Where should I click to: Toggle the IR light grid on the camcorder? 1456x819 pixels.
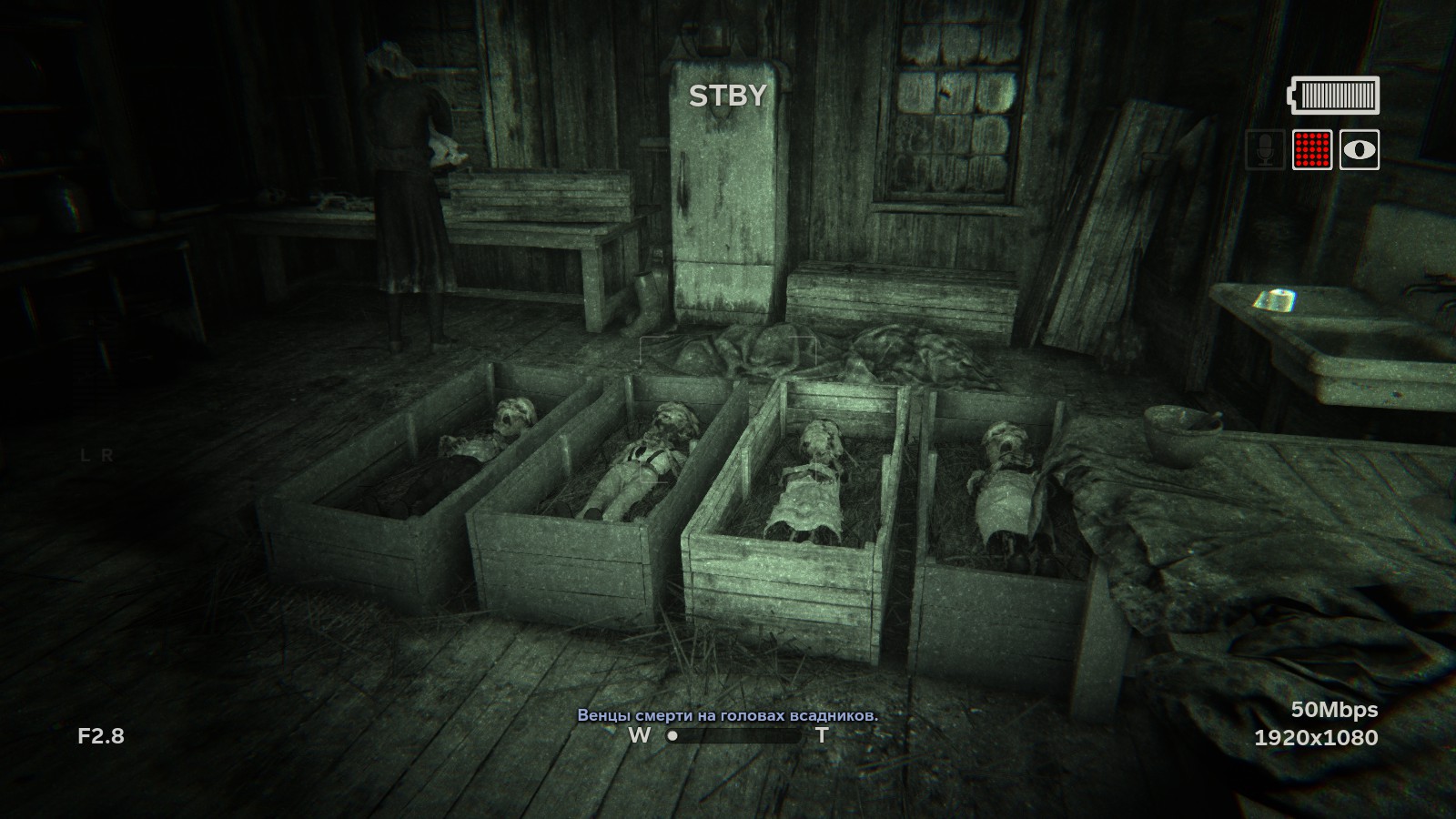pos(1311,147)
